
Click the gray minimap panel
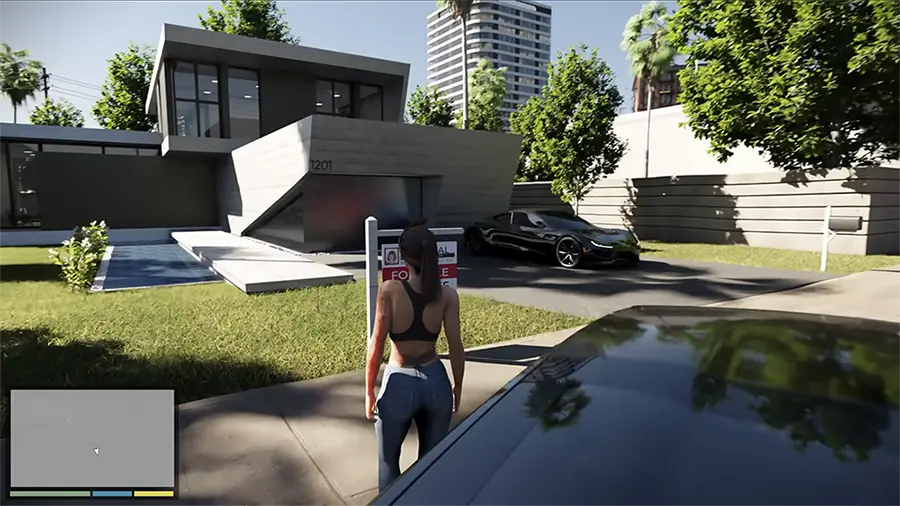click(92, 438)
